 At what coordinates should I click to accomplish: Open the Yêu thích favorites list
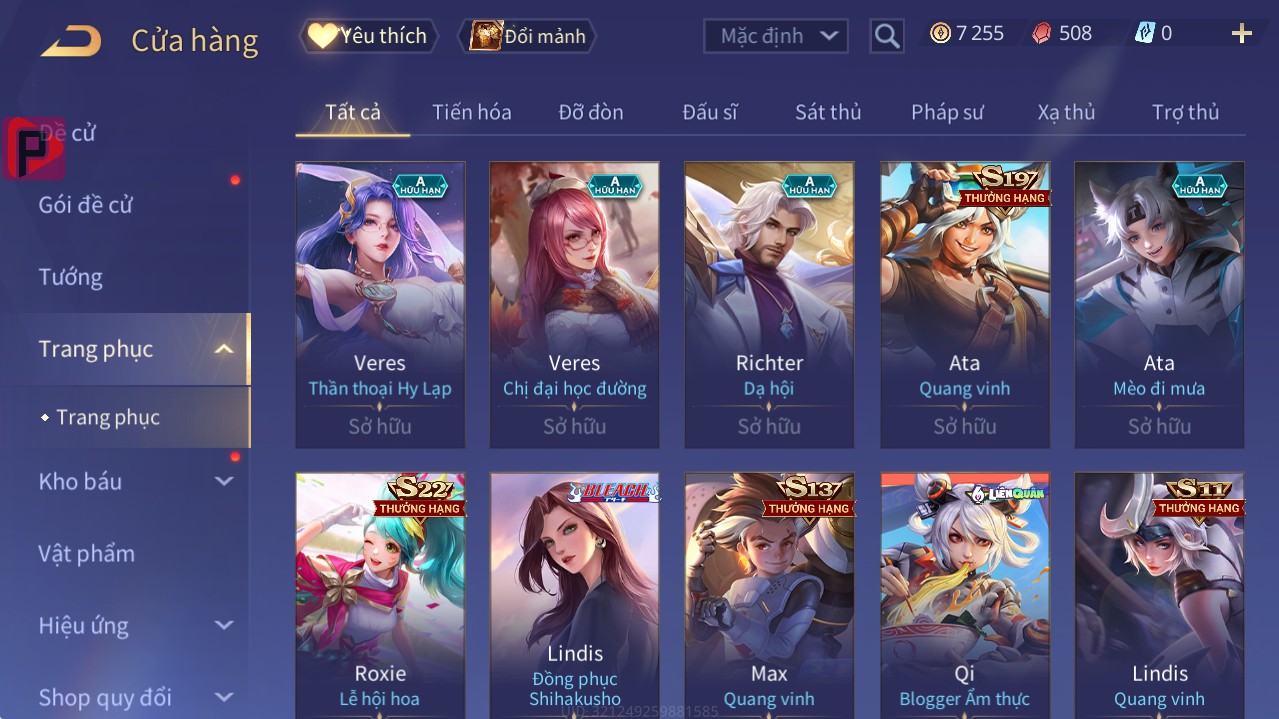[369, 36]
